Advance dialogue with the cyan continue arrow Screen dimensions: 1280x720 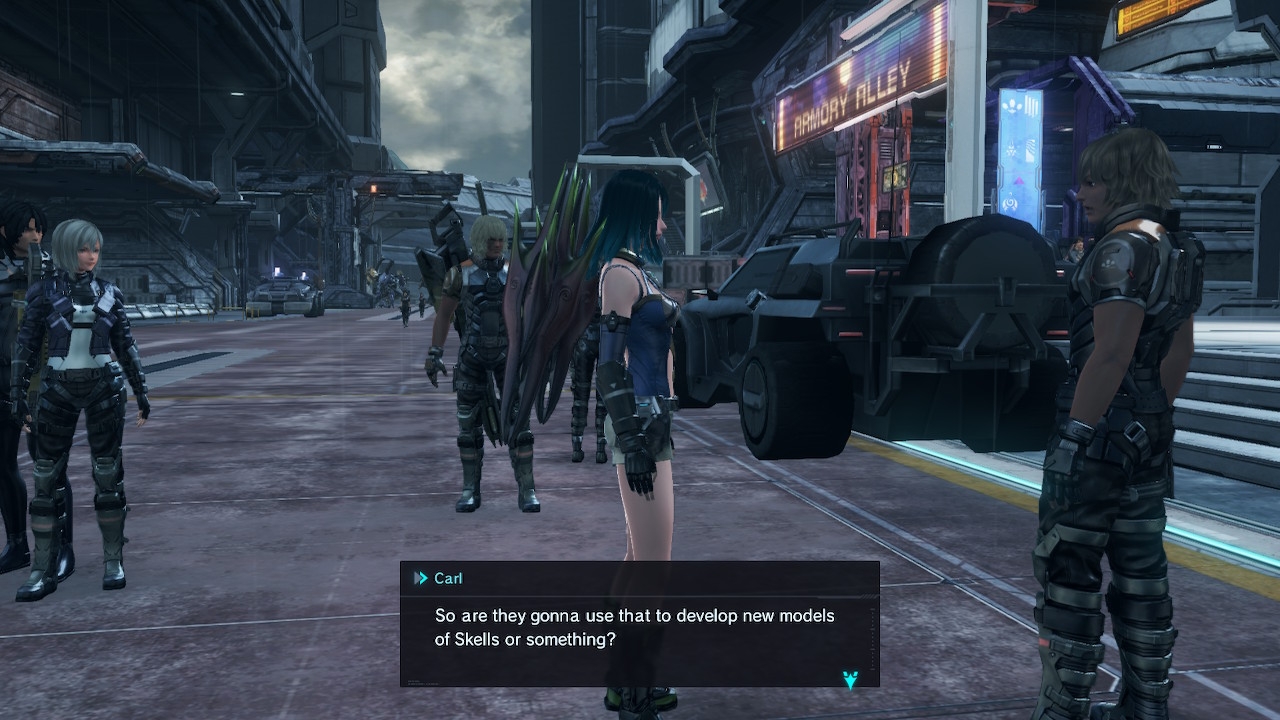(x=850, y=680)
